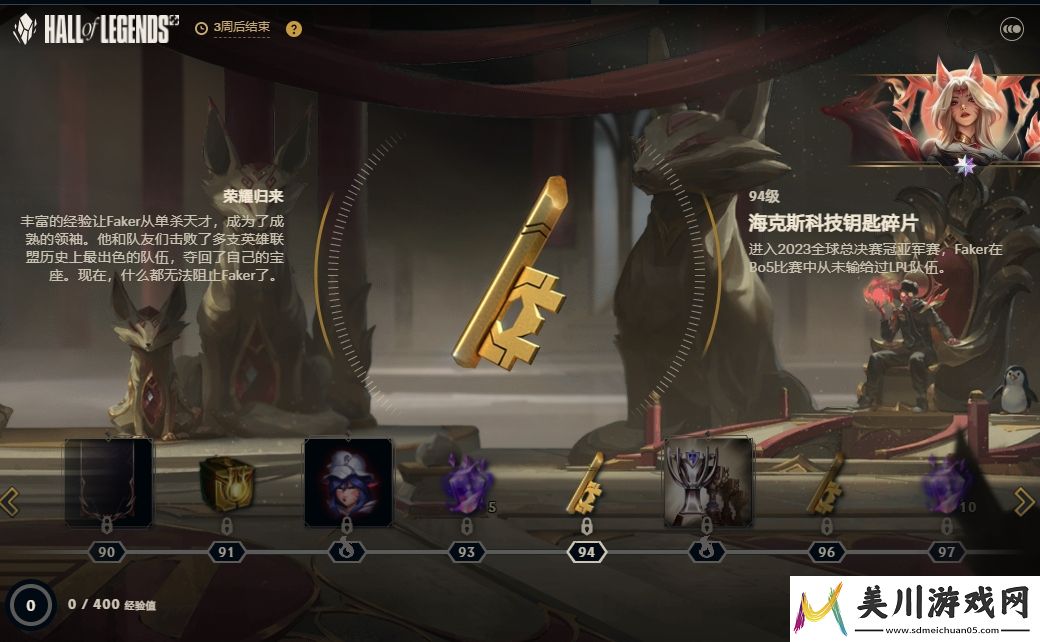Visit the 美川游戏网 watermark link
Screen dimensions: 1040x642
tap(915, 608)
